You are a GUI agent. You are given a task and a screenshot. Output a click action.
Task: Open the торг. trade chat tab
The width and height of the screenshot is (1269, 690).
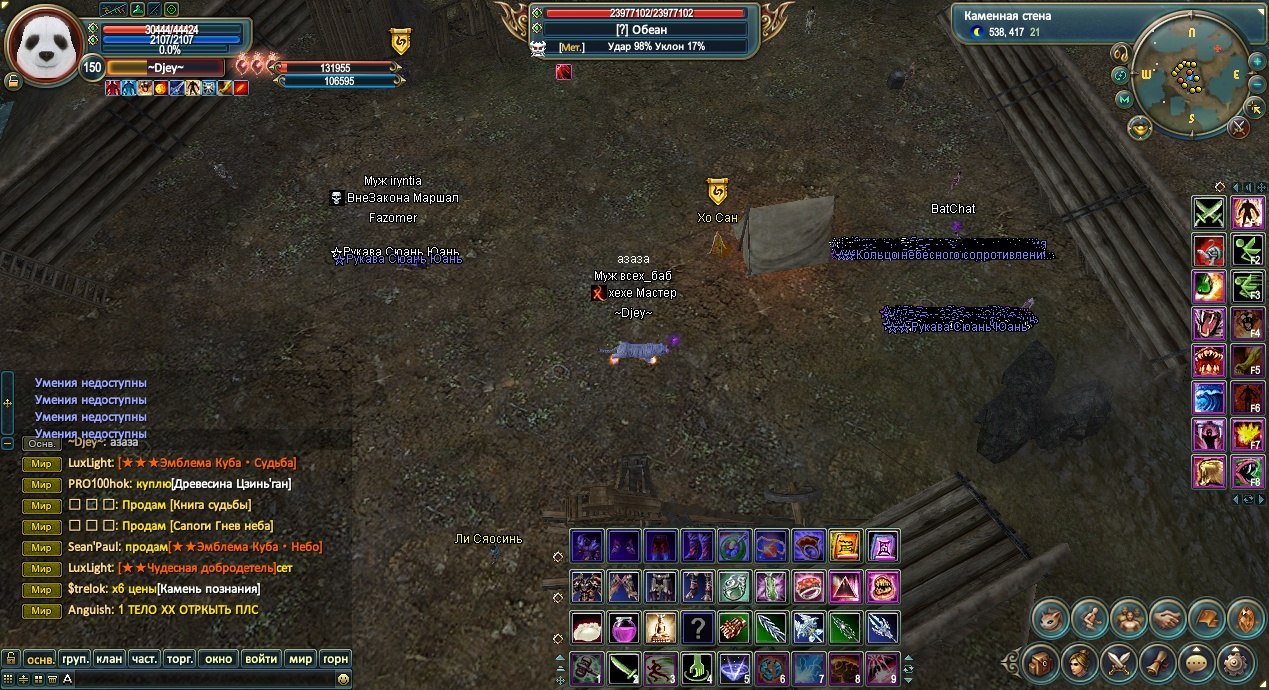pos(179,659)
